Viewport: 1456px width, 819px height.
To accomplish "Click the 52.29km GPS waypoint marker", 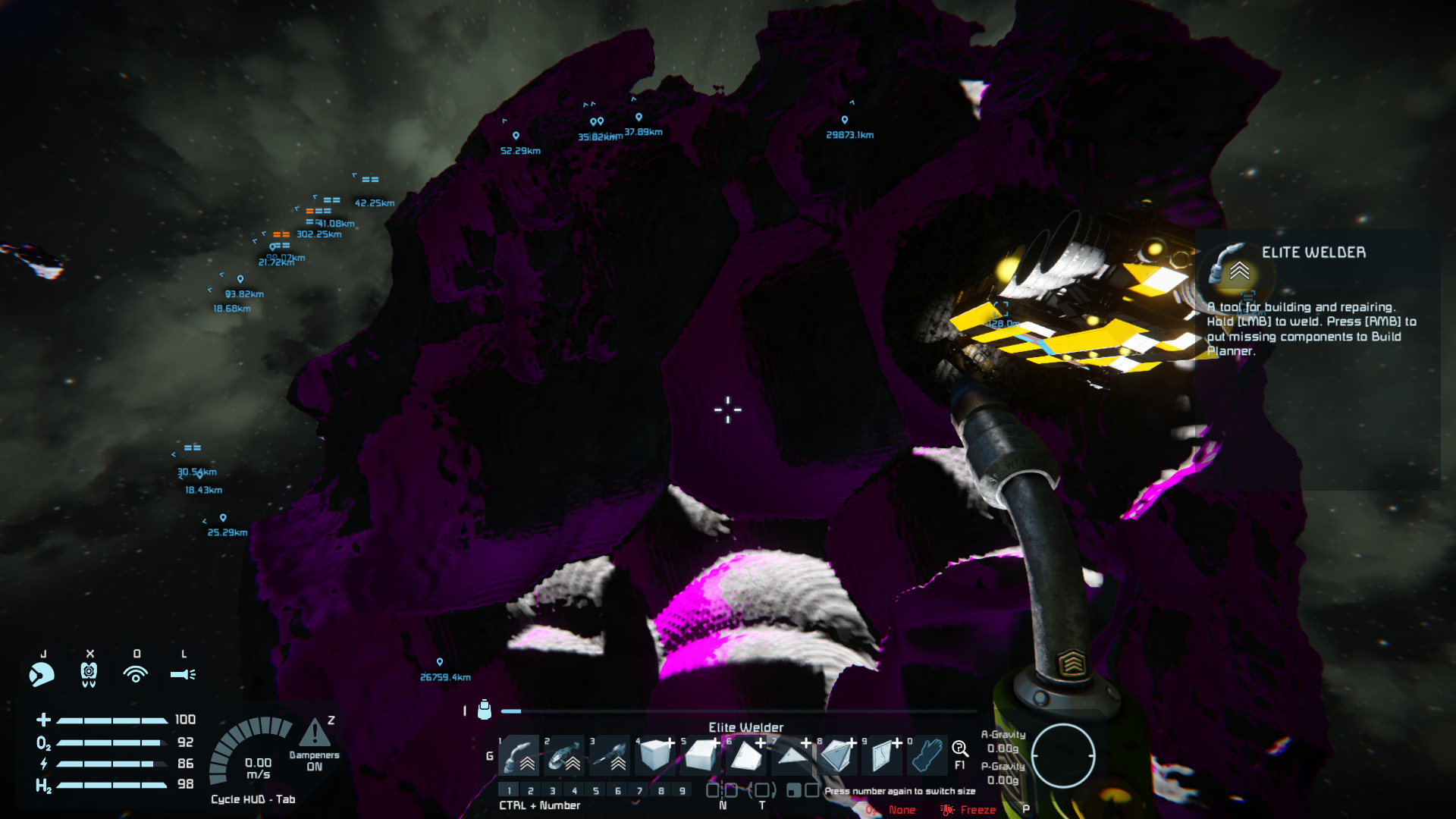I will click(x=516, y=136).
